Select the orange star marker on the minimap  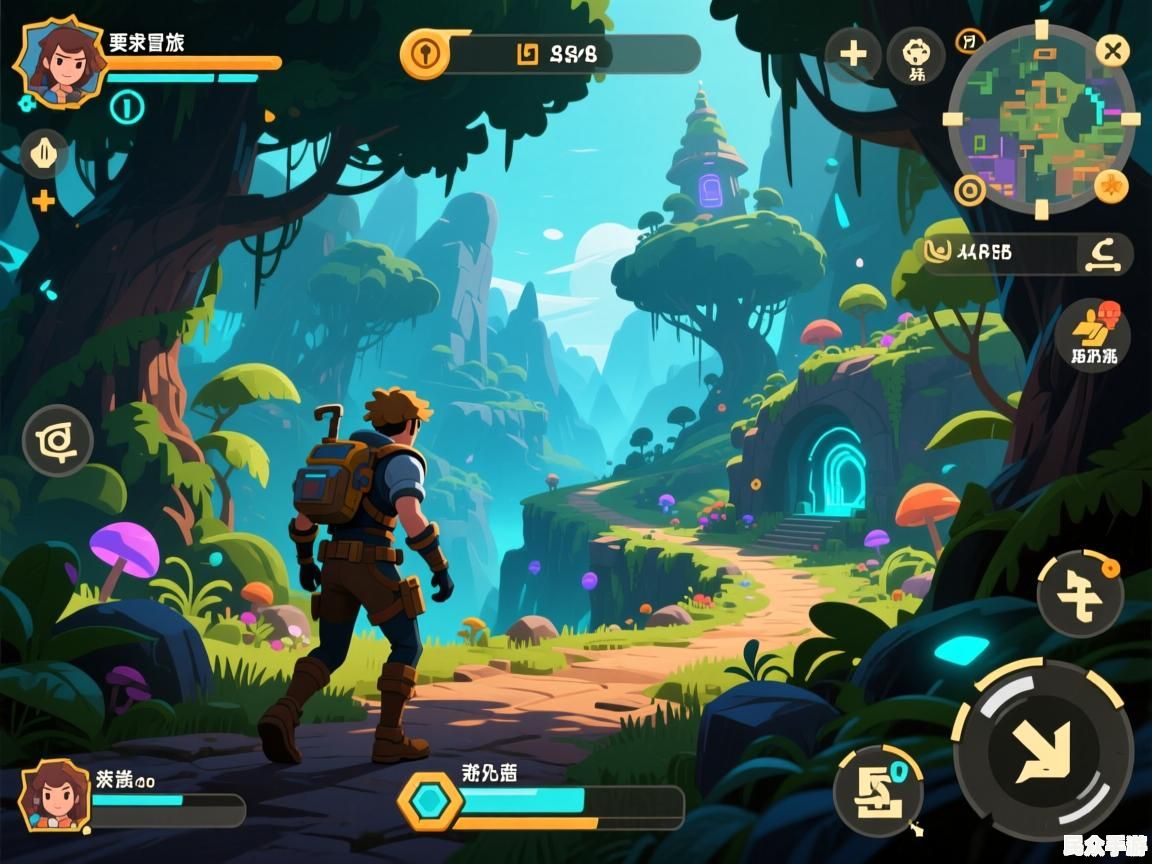point(1109,185)
